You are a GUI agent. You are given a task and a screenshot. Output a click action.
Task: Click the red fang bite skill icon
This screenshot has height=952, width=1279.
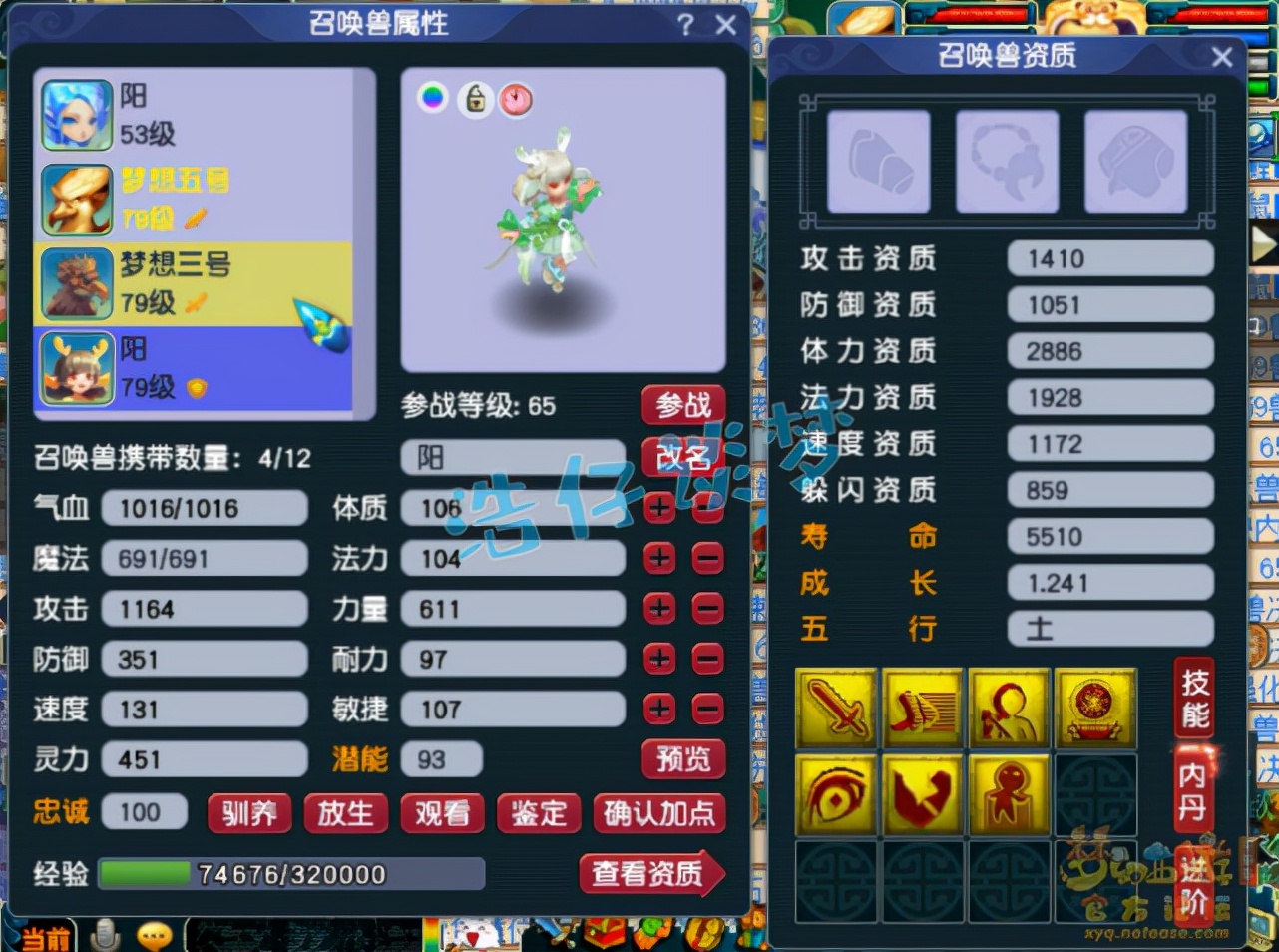coord(923,795)
